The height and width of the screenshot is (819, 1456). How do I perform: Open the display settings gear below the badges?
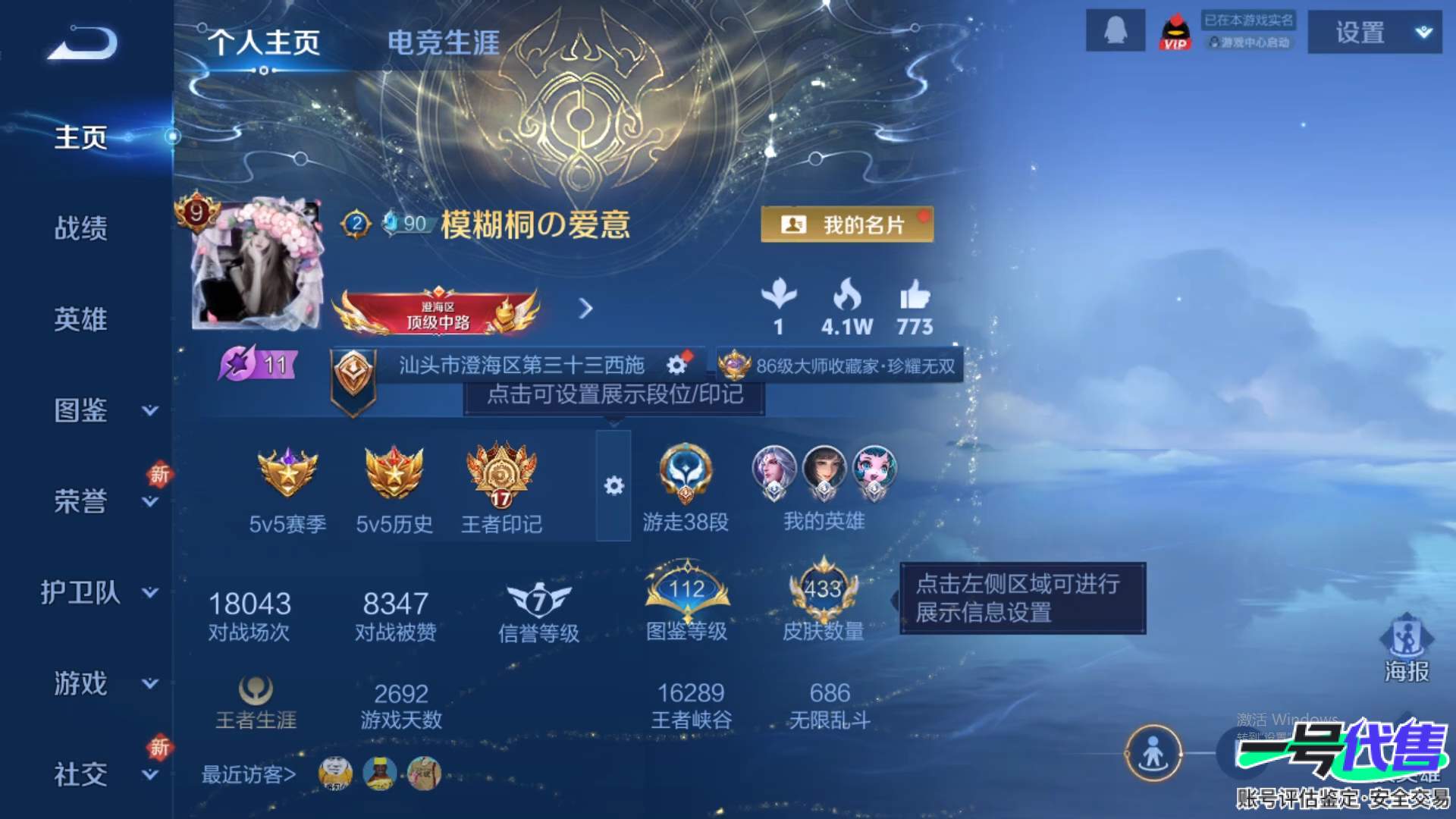tap(616, 484)
